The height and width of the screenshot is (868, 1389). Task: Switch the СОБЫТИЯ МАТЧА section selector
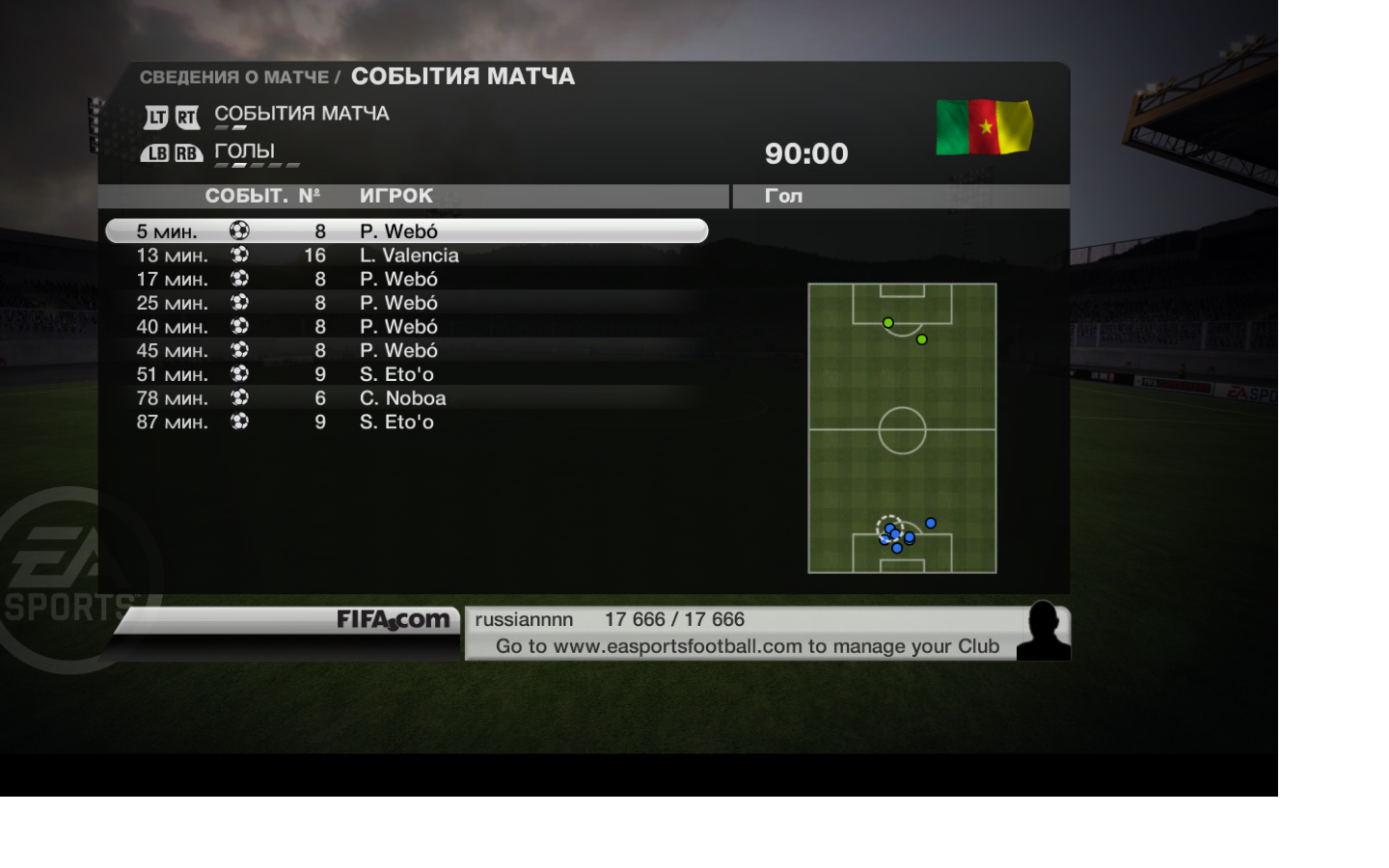tap(301, 115)
